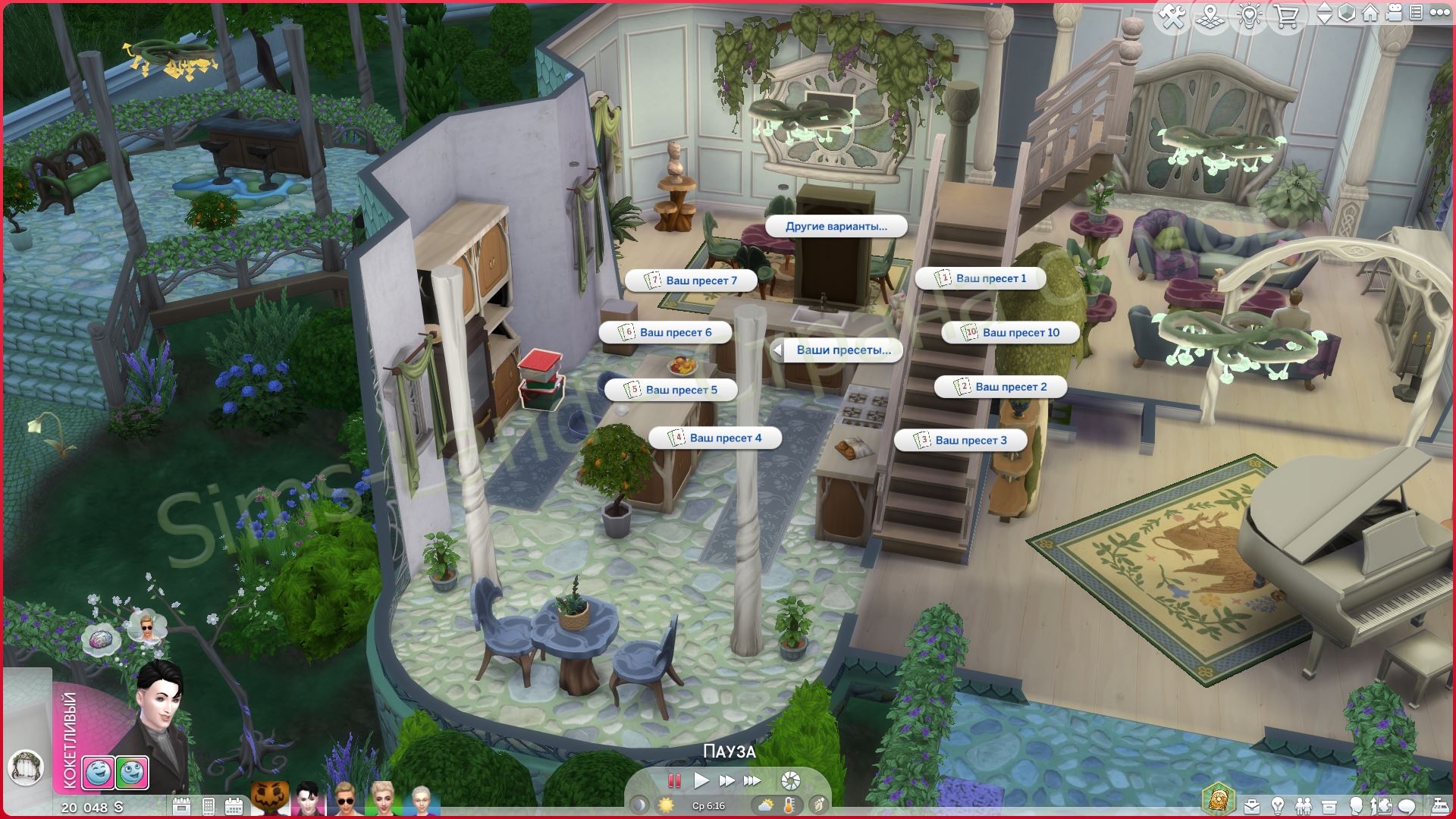Choose "Ваш пресет 4" option
Viewport: 1456px width, 819px height.
[715, 438]
